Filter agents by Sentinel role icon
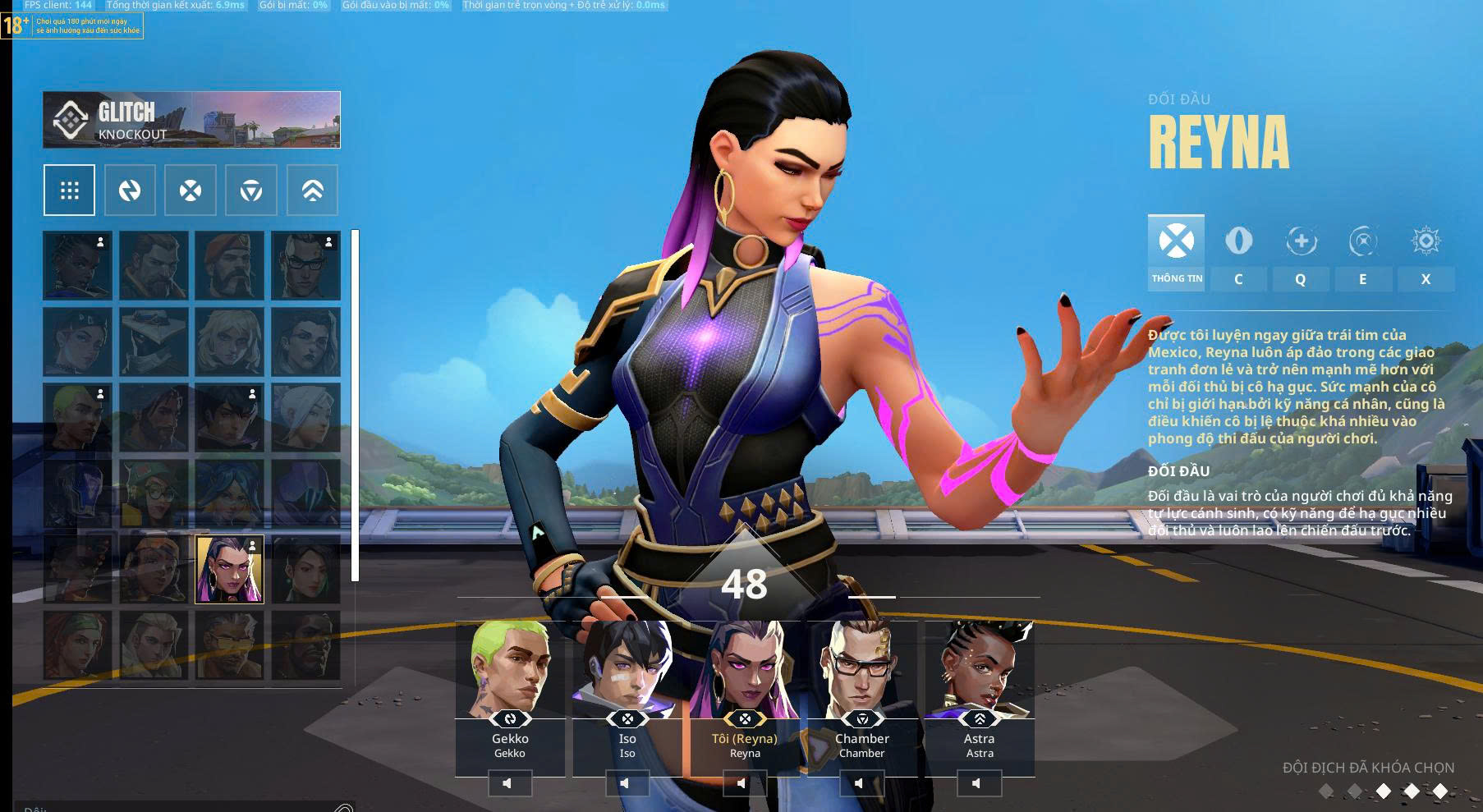Image resolution: width=1483 pixels, height=812 pixels. tap(251, 190)
